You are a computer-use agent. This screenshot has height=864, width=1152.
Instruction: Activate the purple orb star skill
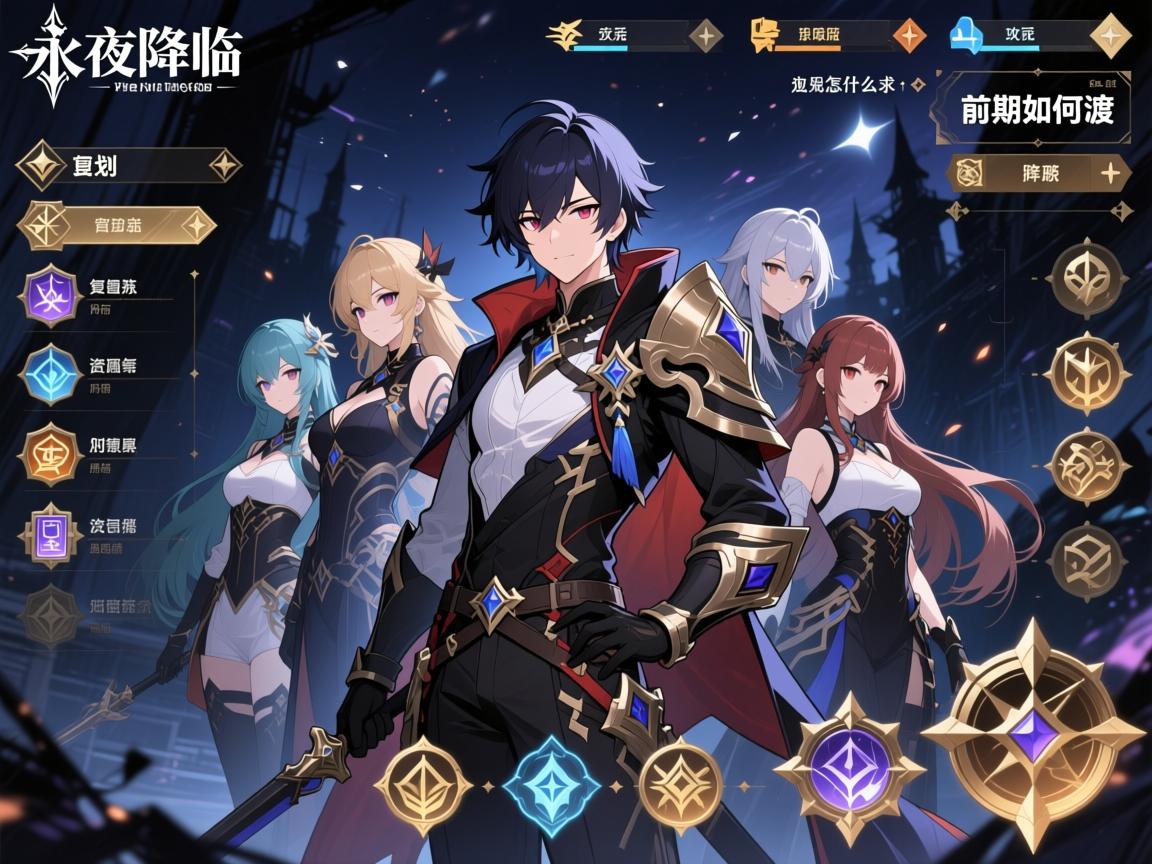click(x=848, y=768)
